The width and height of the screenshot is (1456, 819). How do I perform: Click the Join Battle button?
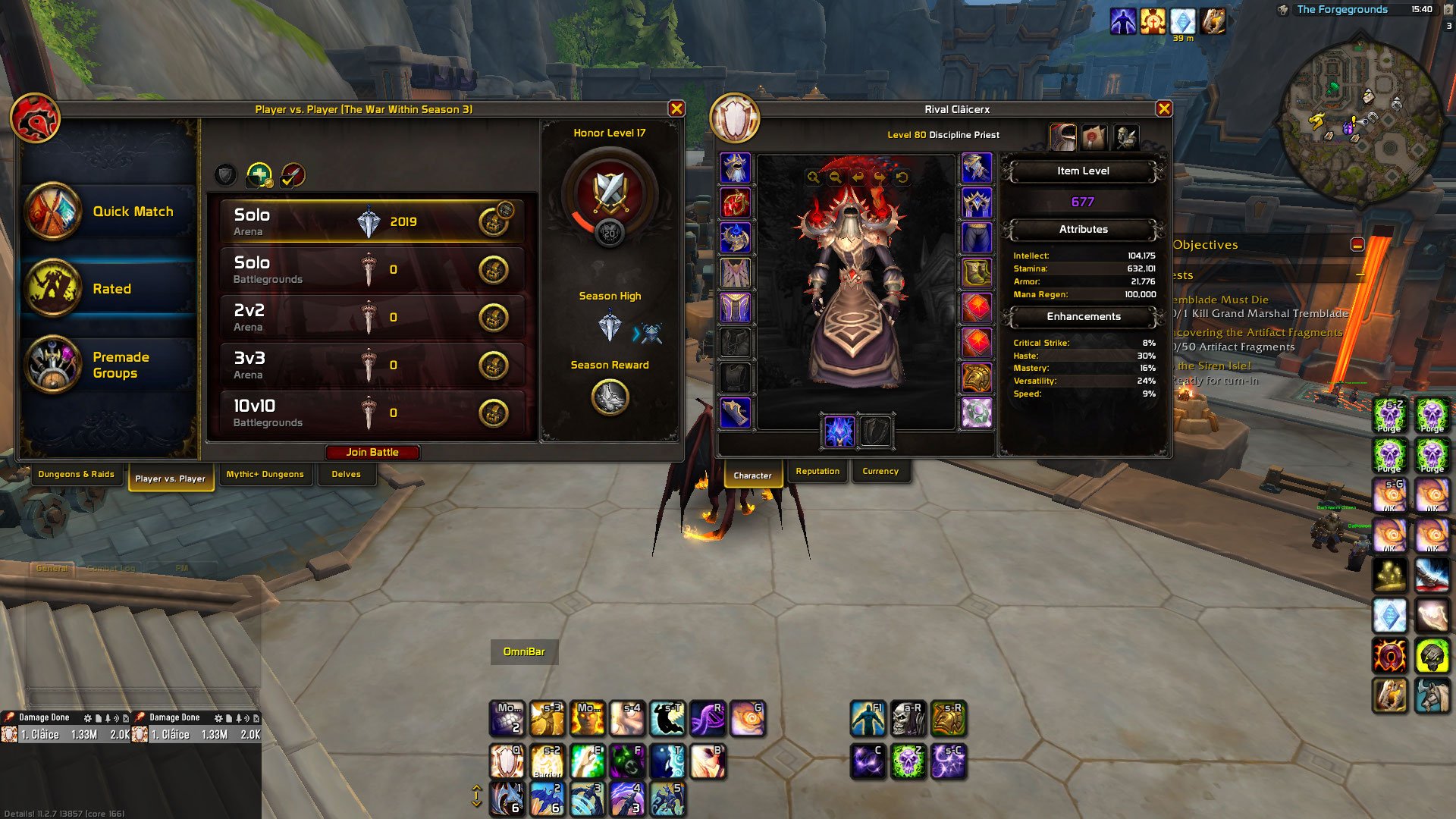[372, 452]
